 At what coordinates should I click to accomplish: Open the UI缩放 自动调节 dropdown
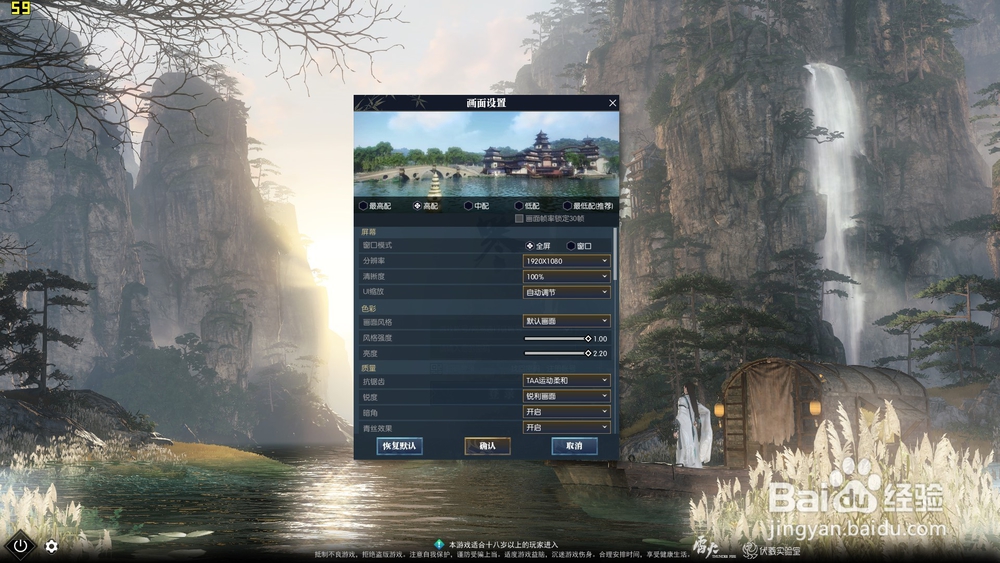point(567,292)
